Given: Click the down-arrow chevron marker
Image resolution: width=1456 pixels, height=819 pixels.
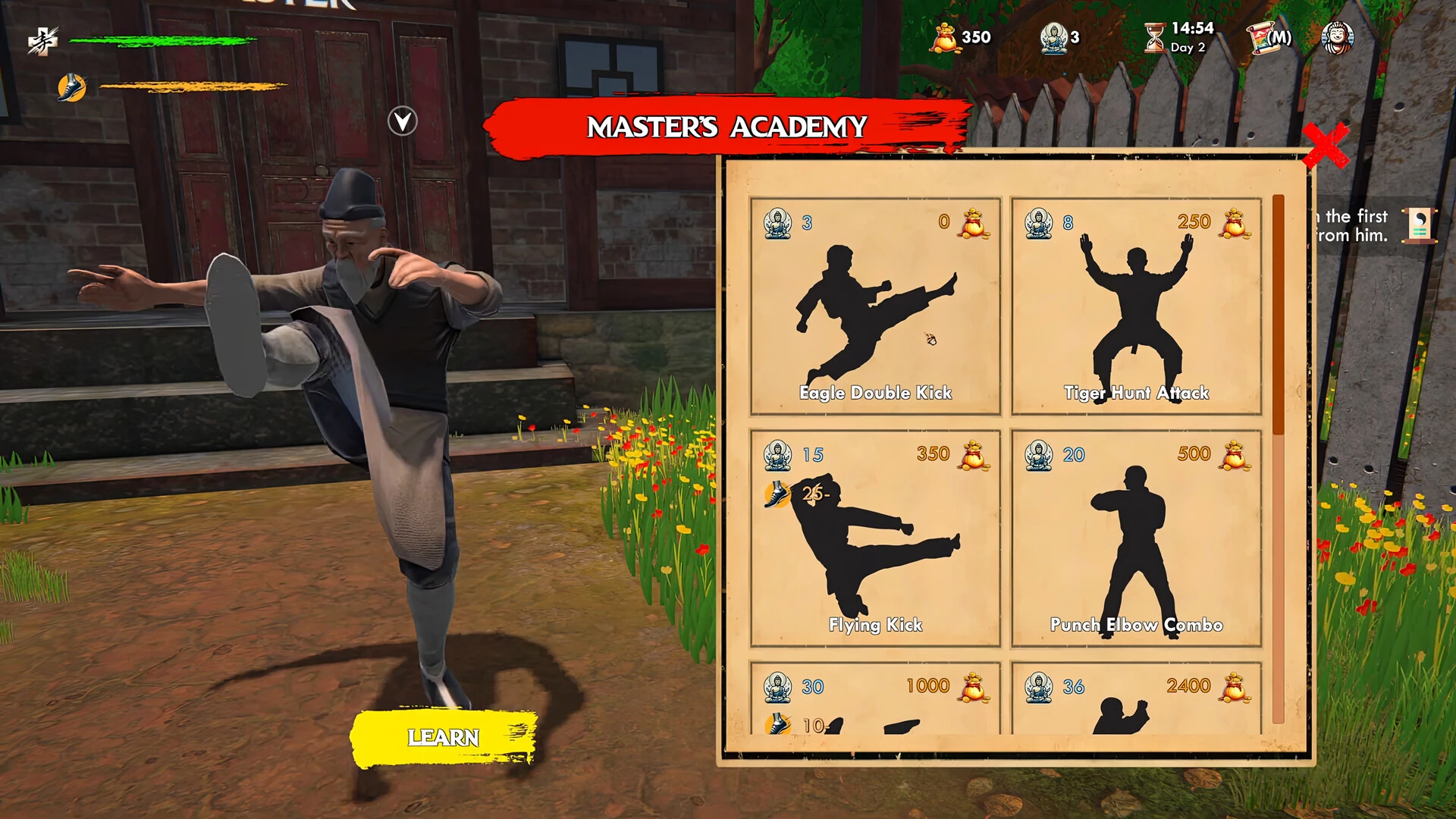Looking at the screenshot, I should pos(403,121).
